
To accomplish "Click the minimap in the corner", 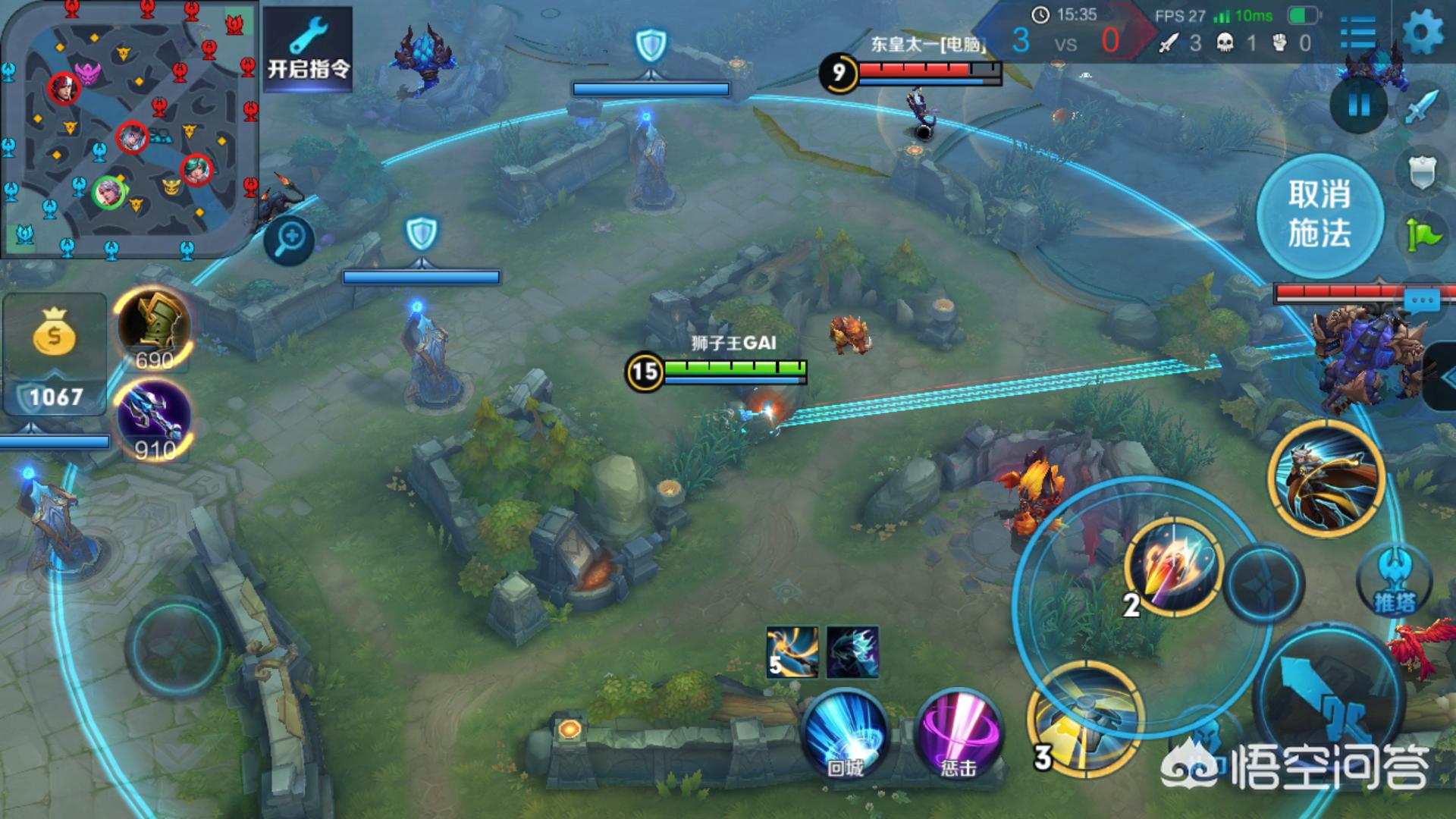I will (x=129, y=127).
